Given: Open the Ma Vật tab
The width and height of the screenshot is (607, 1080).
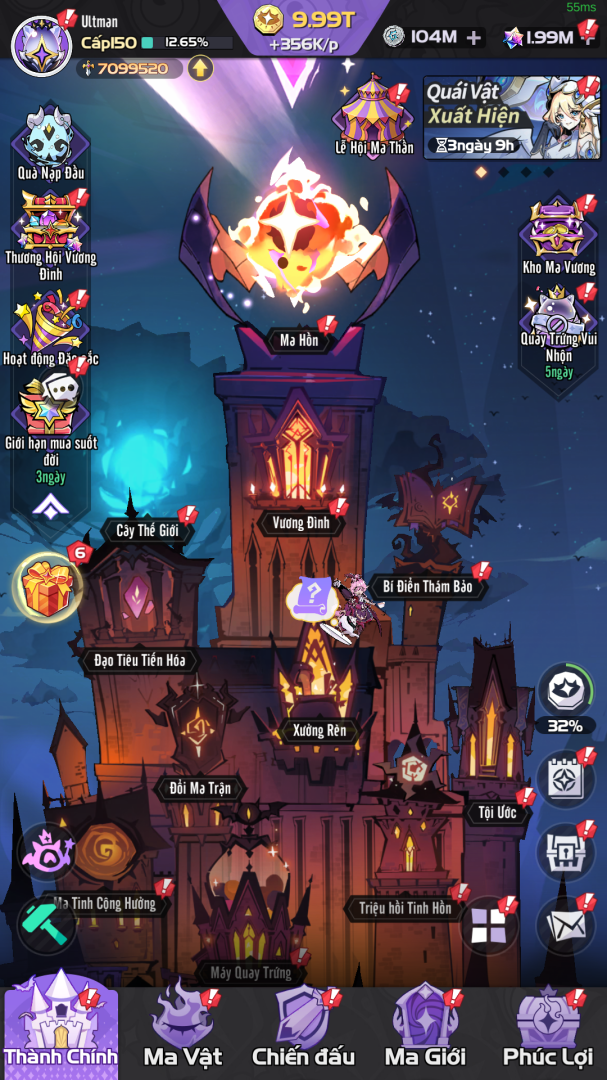Looking at the screenshot, I should [182, 1028].
